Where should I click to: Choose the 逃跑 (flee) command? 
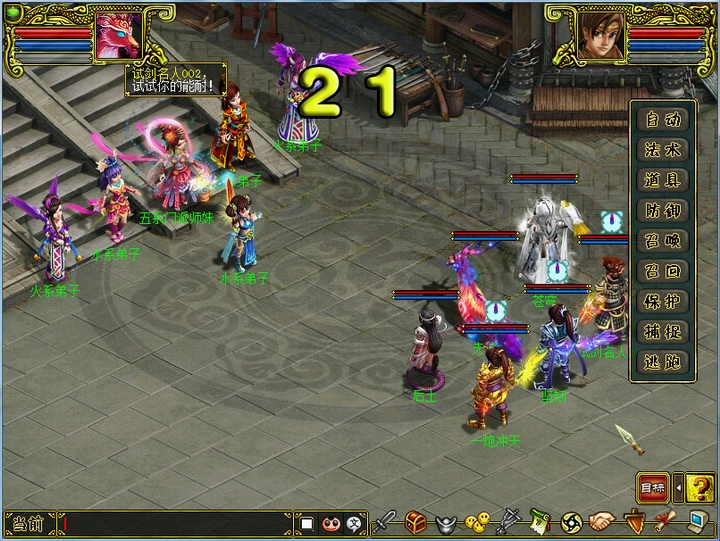pos(663,361)
